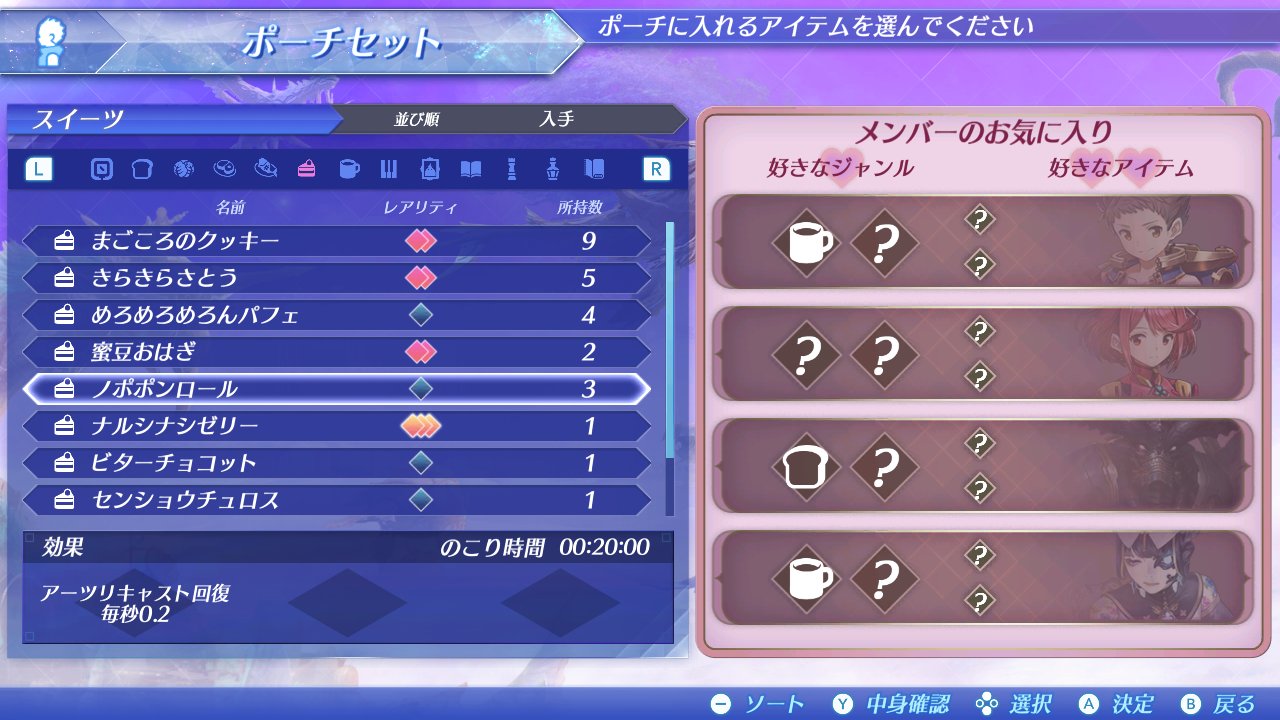Viewport: 1280px width, 720px height.
Task: Select the board game chess-piece category icon
Action: (x=512, y=170)
